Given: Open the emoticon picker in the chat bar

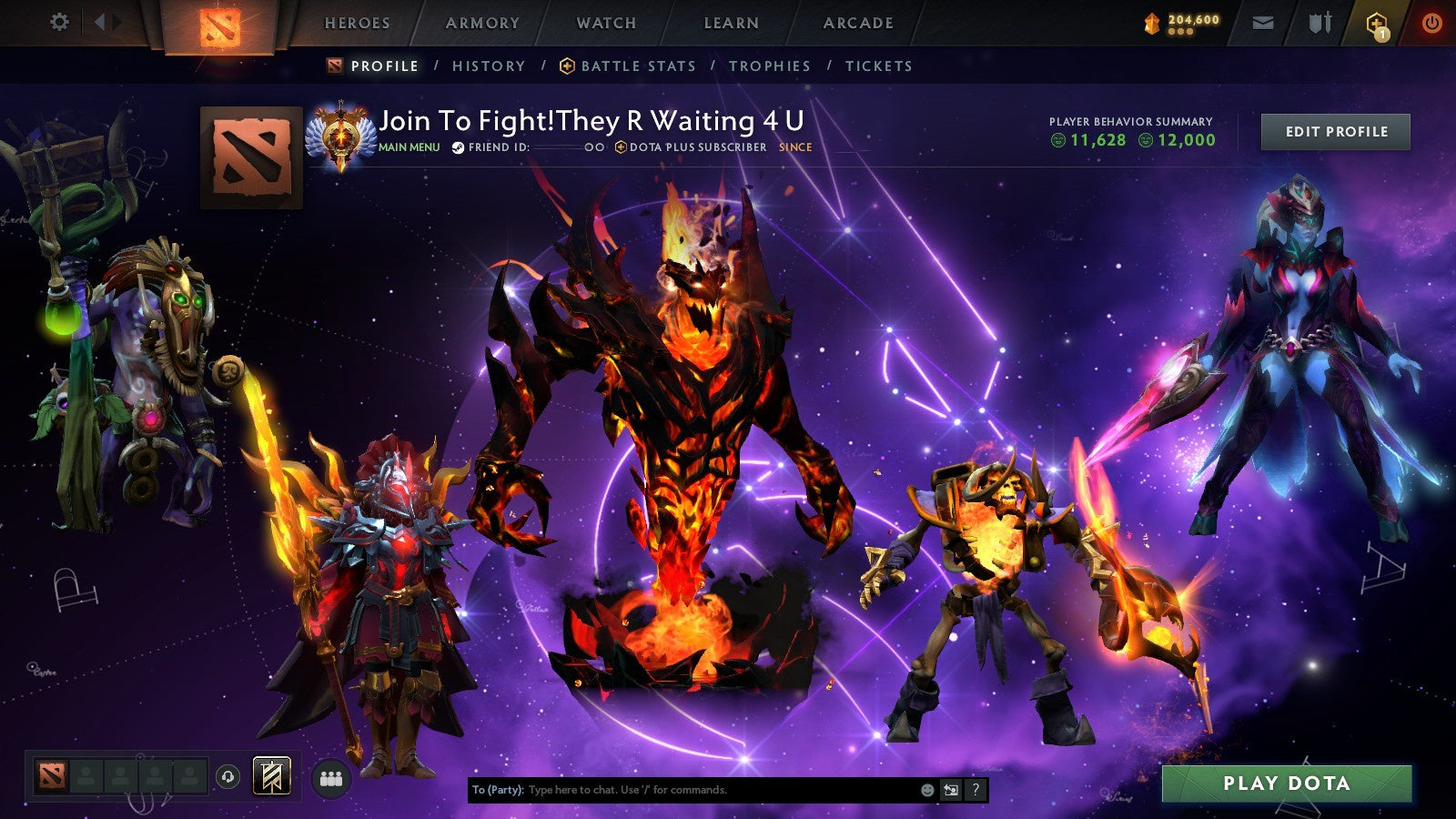Looking at the screenshot, I should click(x=926, y=790).
